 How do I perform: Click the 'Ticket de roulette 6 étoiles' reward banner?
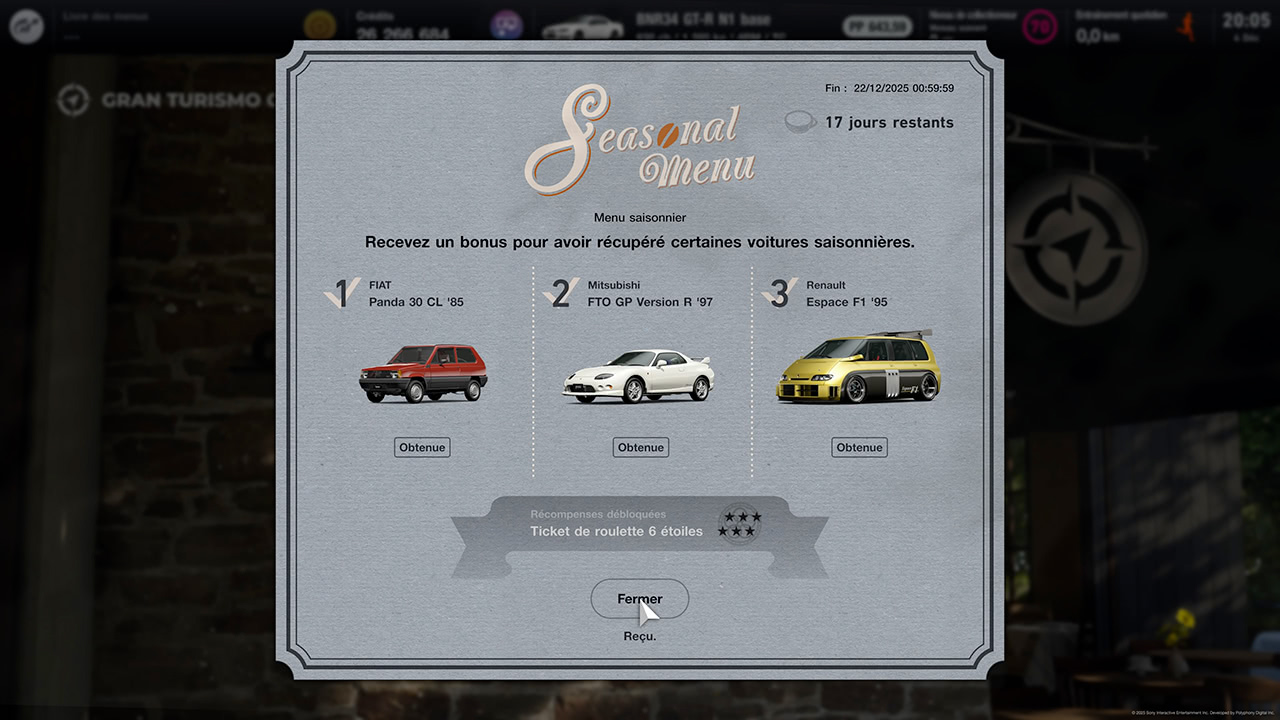617,531
